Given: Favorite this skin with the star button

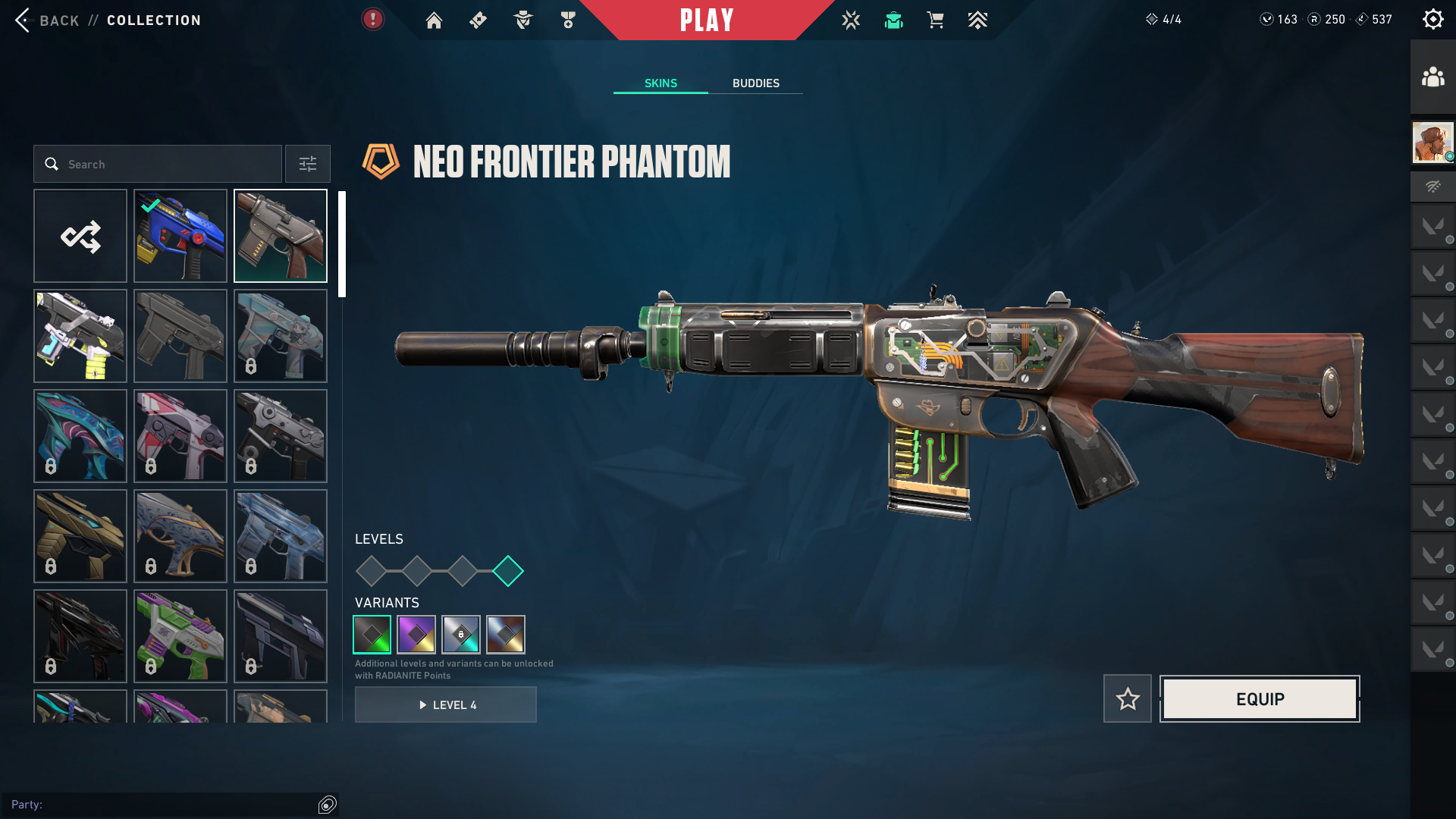Looking at the screenshot, I should coord(1128,698).
